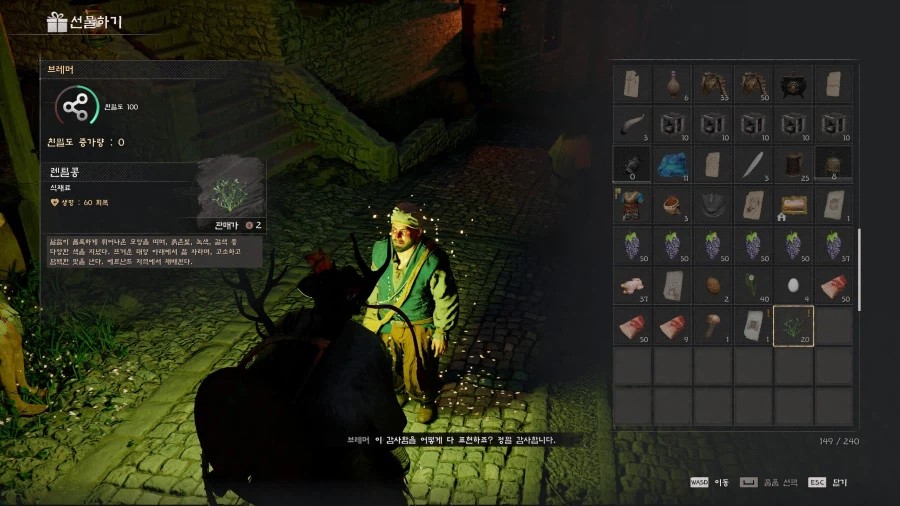Select the grape stack of 37

832,245
